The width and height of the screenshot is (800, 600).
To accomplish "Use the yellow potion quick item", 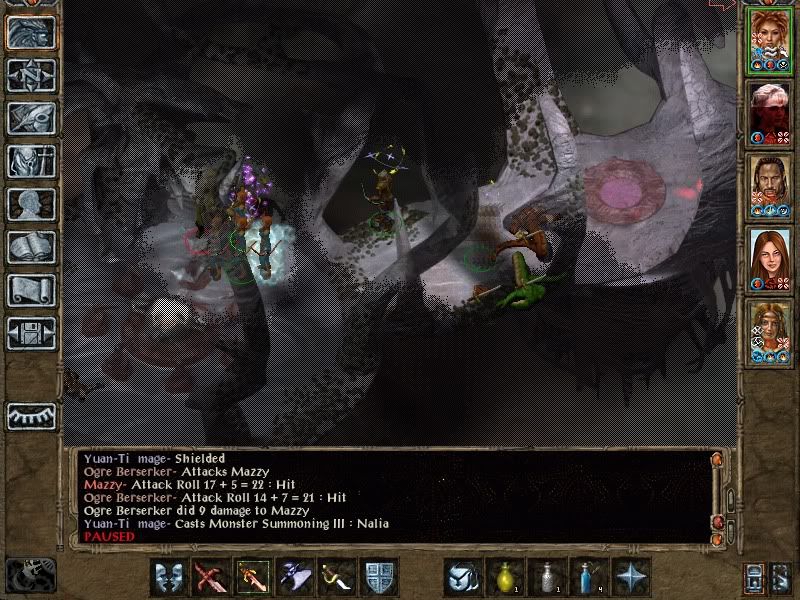I will coord(504,577).
